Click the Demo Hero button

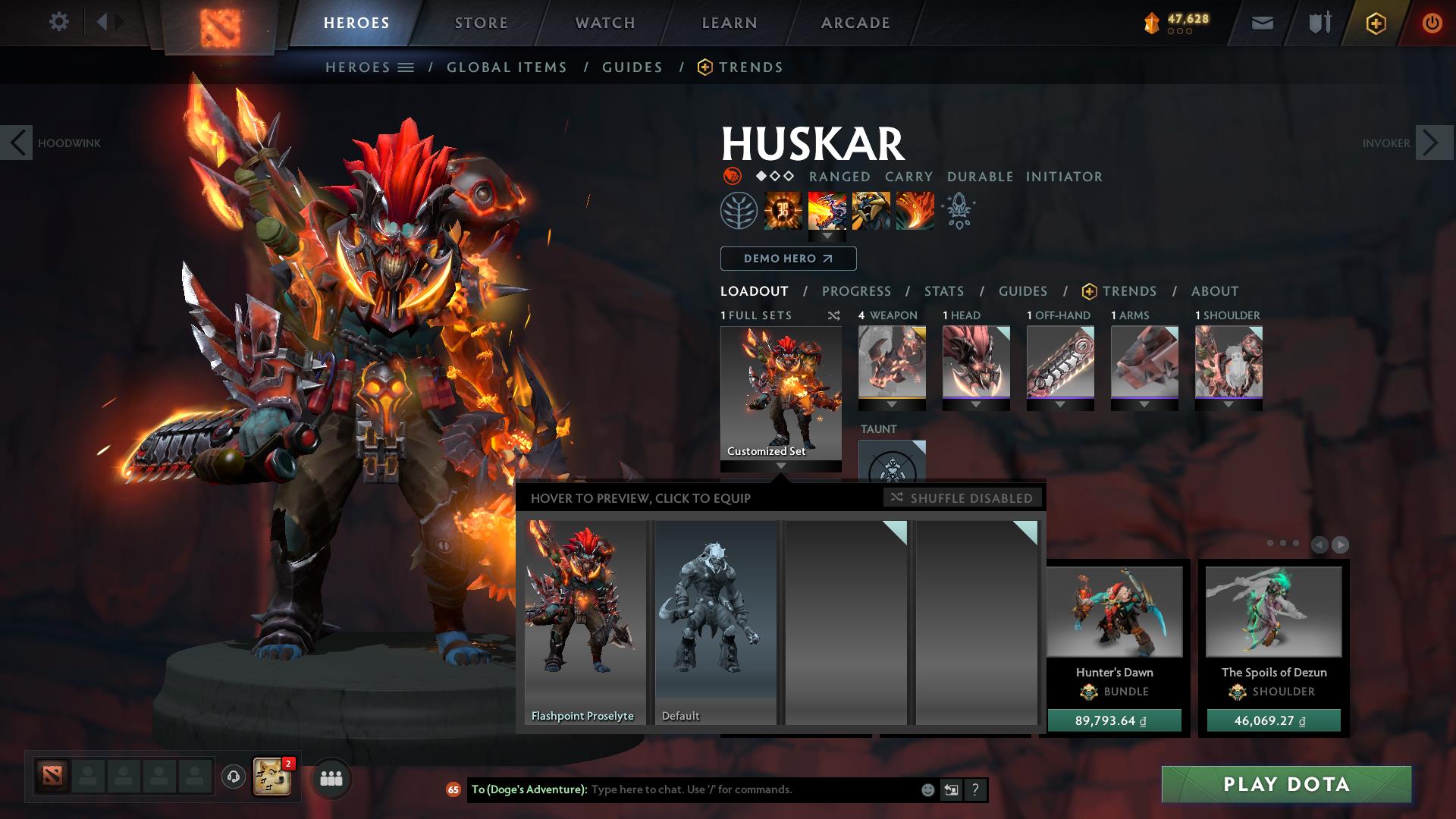[x=787, y=259]
